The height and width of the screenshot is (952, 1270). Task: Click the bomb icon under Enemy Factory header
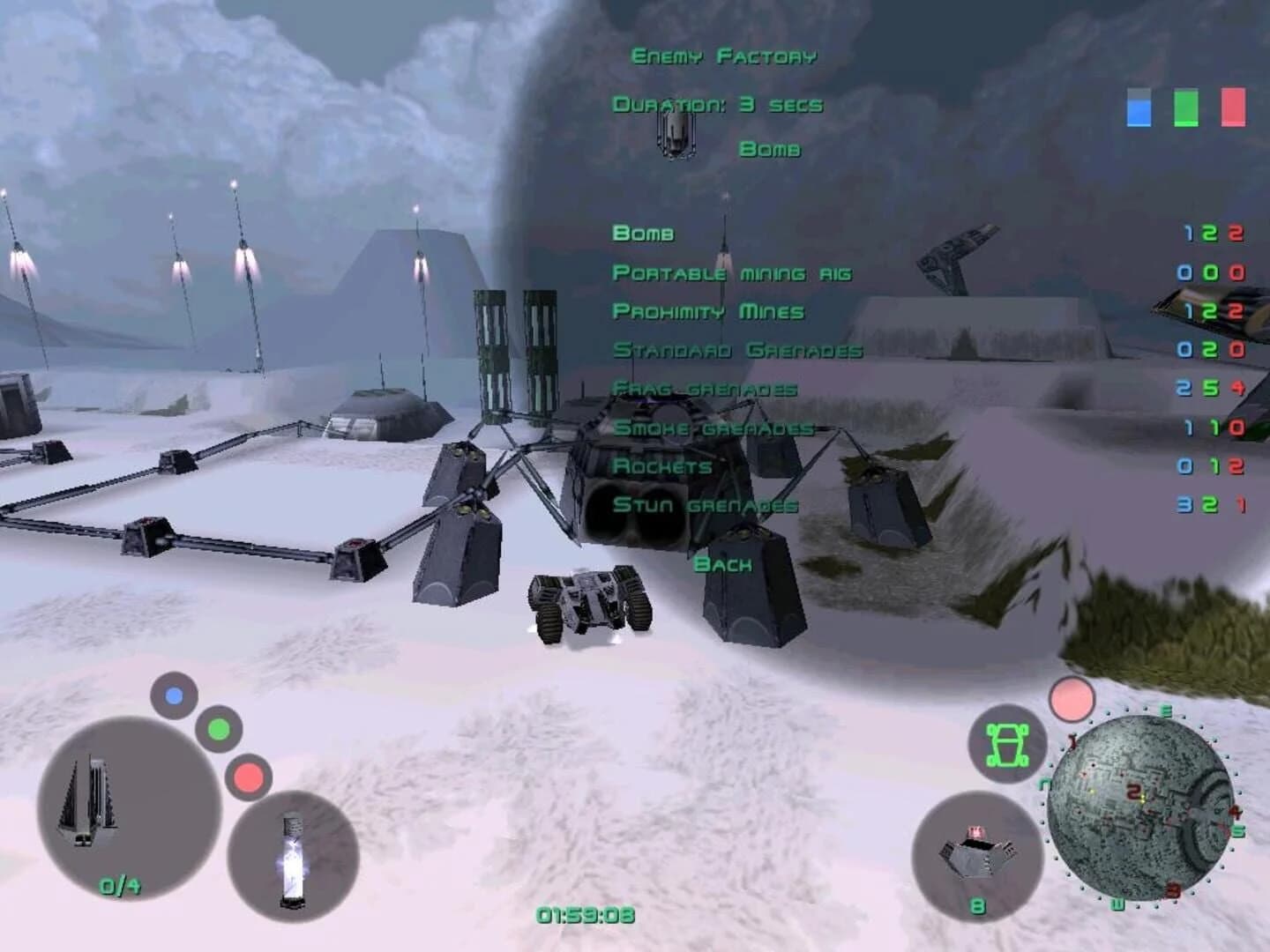(676, 133)
